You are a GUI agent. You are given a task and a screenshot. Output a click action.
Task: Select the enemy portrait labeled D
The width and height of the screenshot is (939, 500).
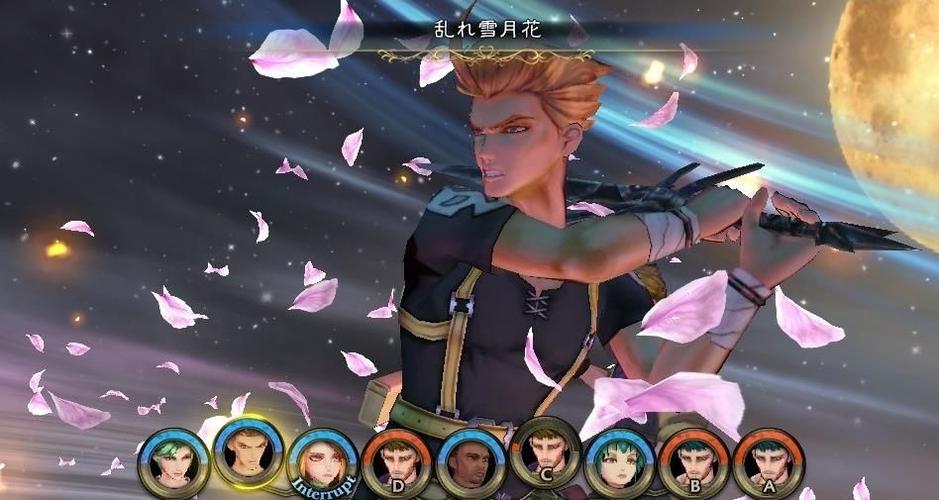tap(396, 464)
